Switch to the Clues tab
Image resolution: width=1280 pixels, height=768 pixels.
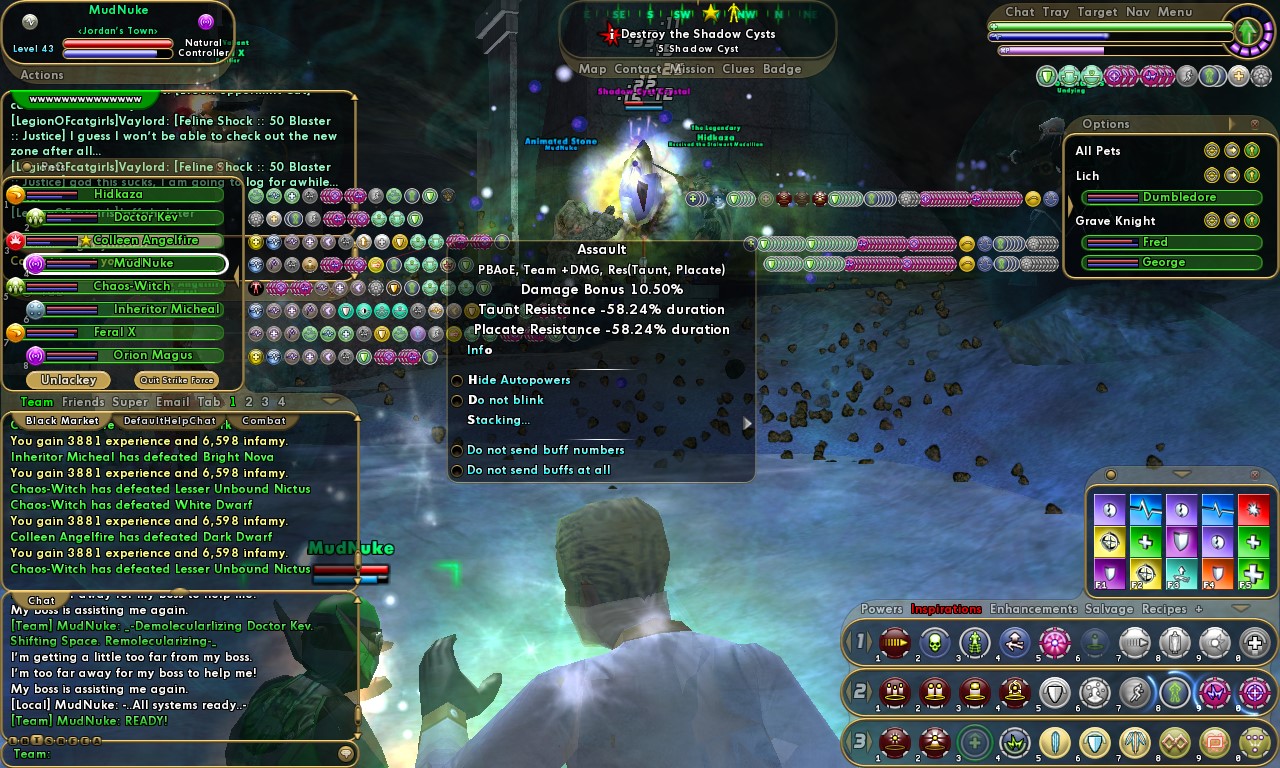pos(738,70)
